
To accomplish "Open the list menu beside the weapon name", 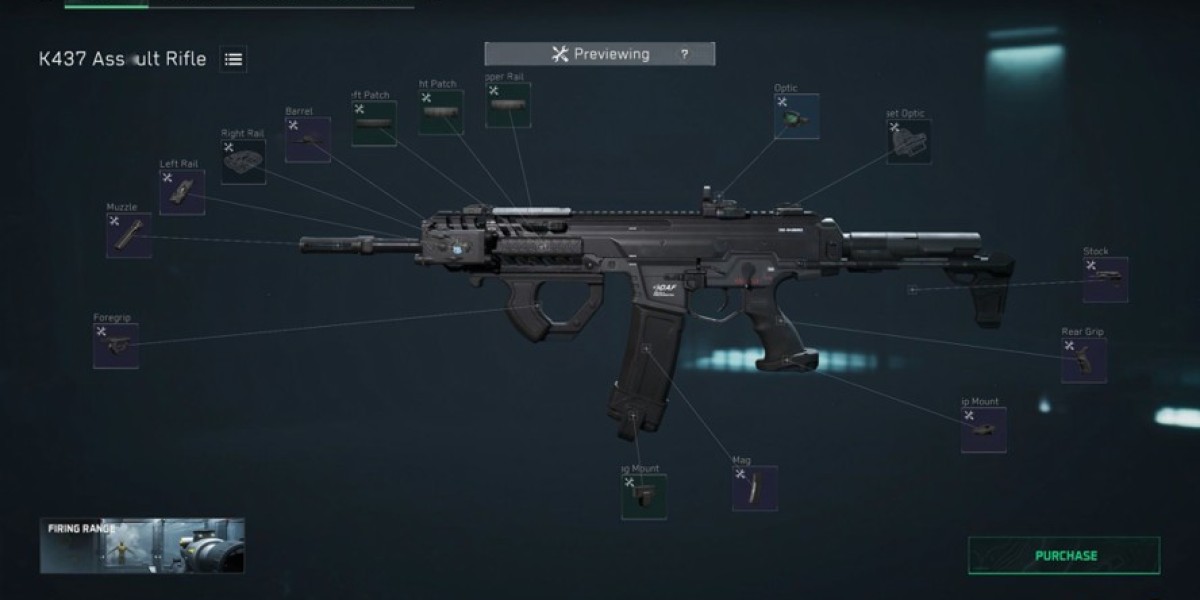I will [233, 59].
